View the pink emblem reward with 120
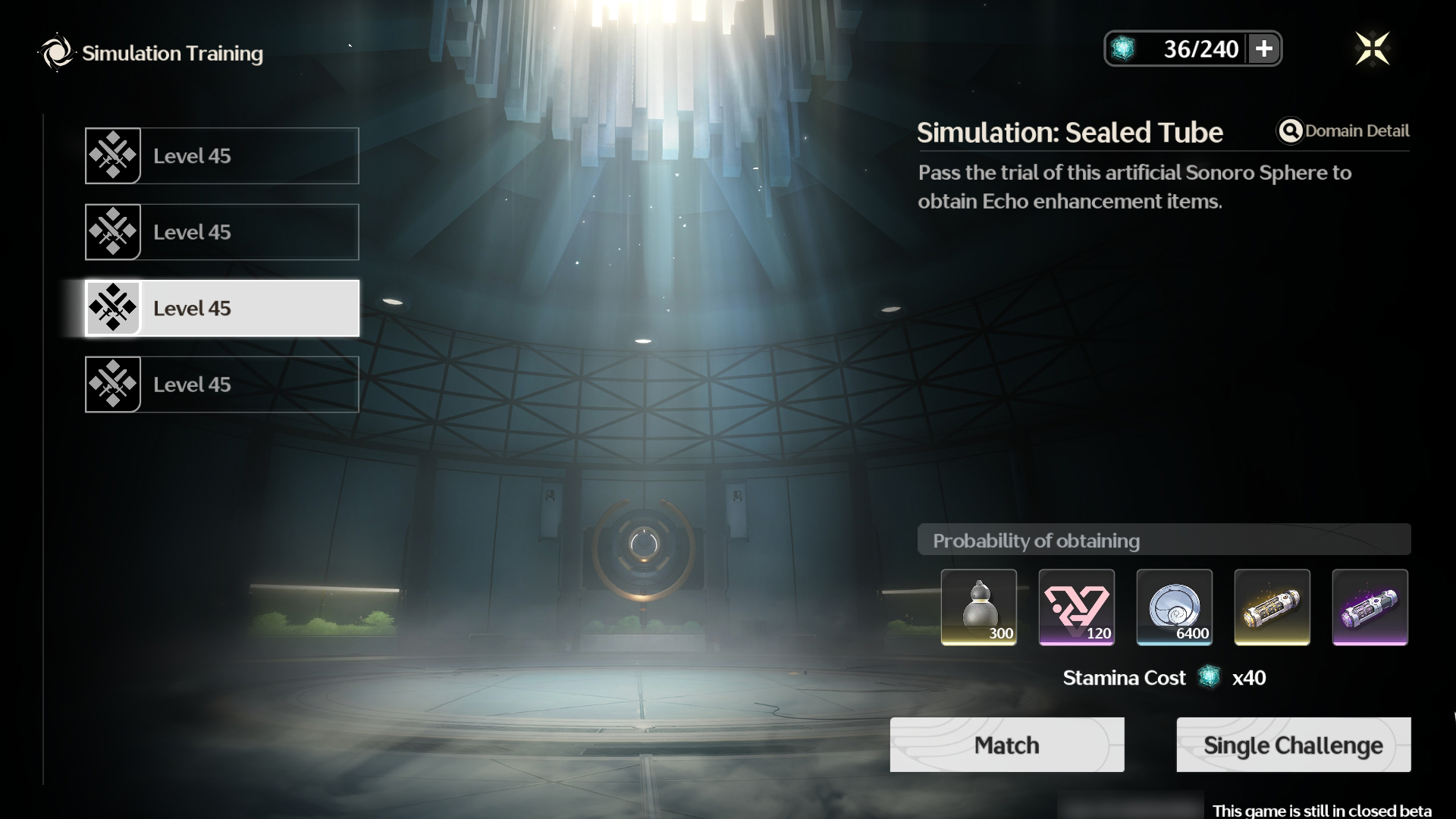The width and height of the screenshot is (1456, 819). coord(1076,607)
